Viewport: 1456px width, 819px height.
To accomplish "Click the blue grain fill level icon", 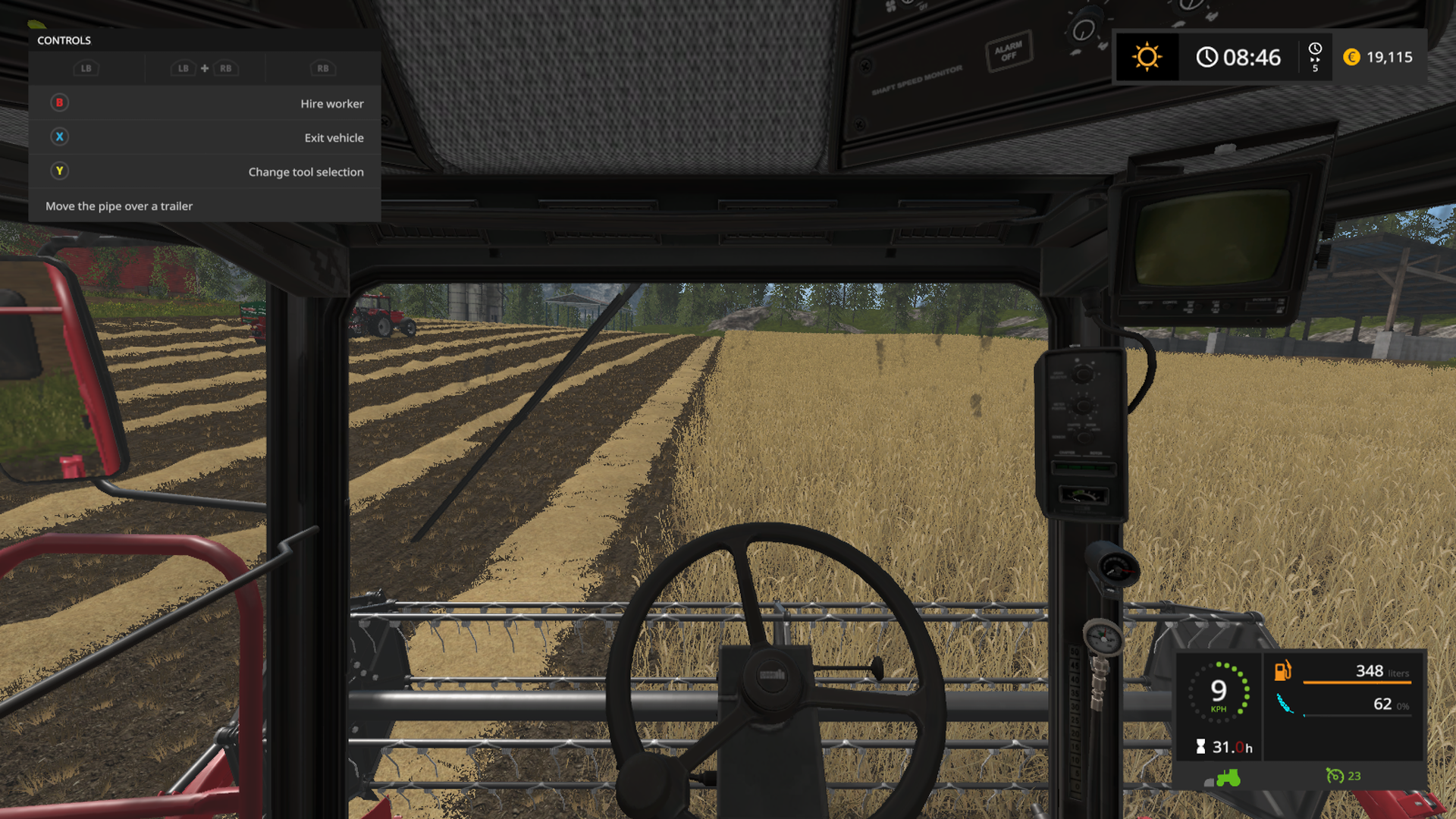I will [x=1285, y=704].
